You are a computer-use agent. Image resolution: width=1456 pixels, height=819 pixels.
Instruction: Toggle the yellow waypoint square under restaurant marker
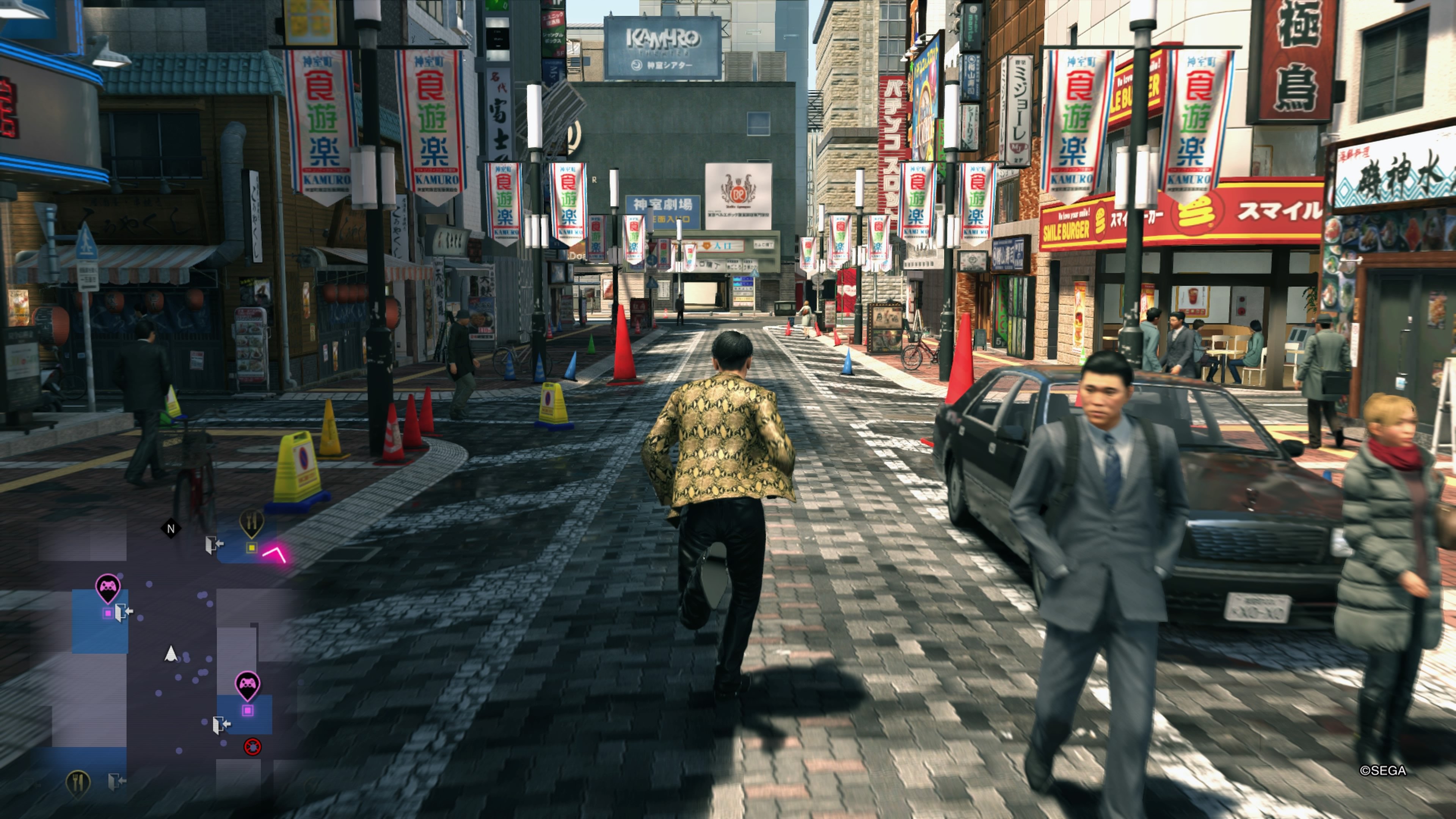pyautogui.click(x=251, y=548)
